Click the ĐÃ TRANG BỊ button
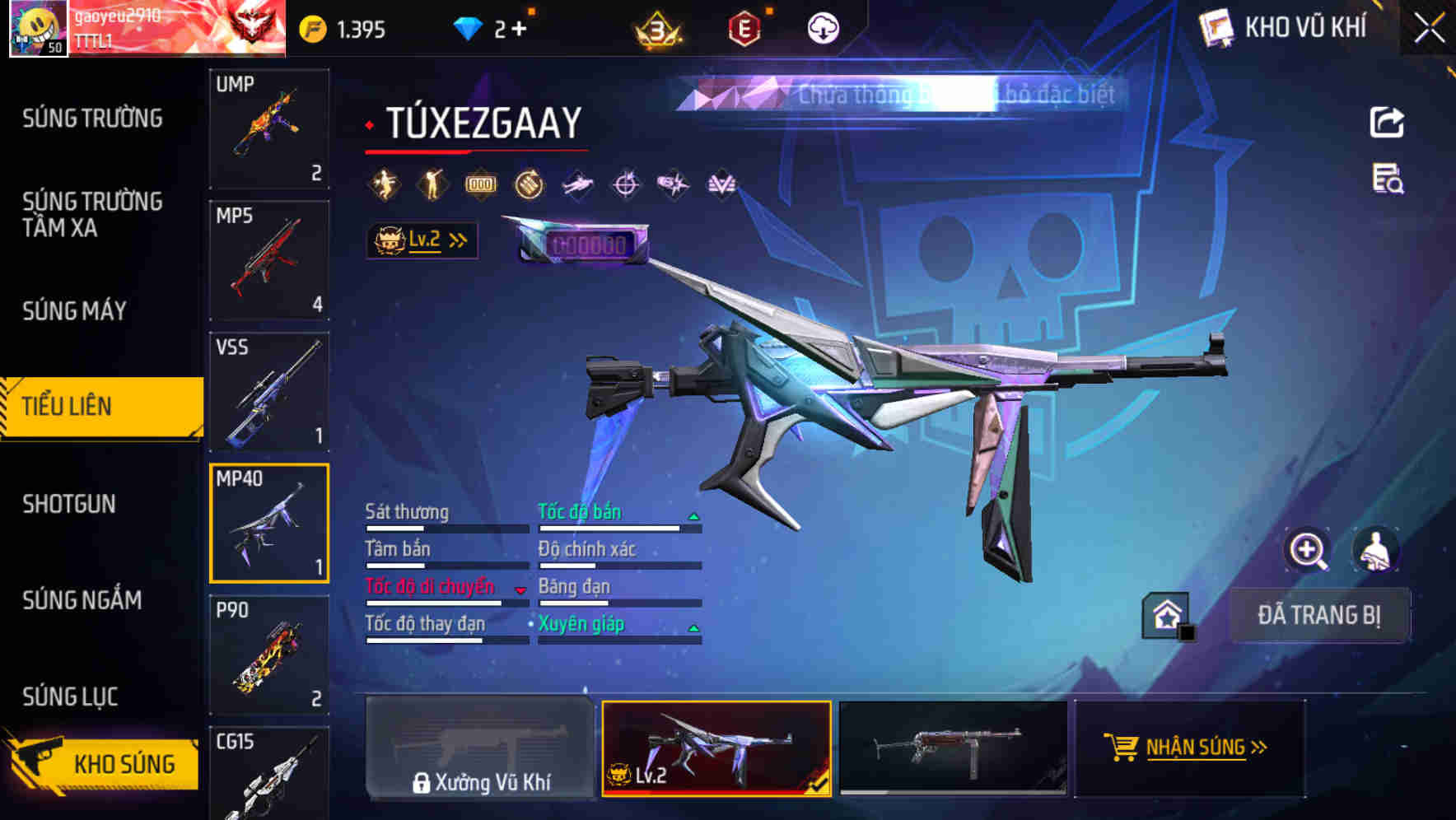Image resolution: width=1456 pixels, height=820 pixels. (x=1321, y=613)
